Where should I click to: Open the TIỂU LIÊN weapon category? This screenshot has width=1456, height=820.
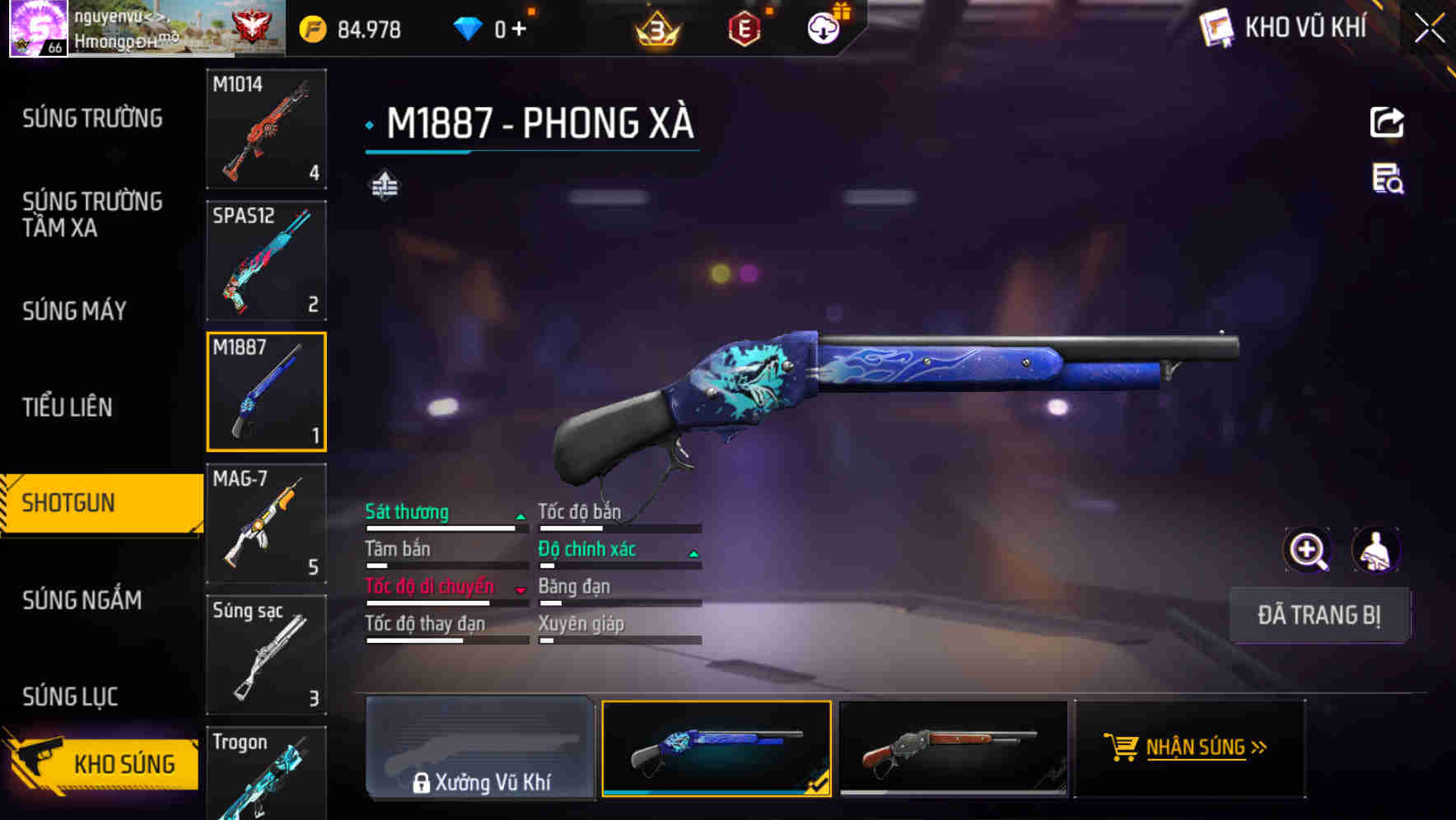tap(68, 407)
